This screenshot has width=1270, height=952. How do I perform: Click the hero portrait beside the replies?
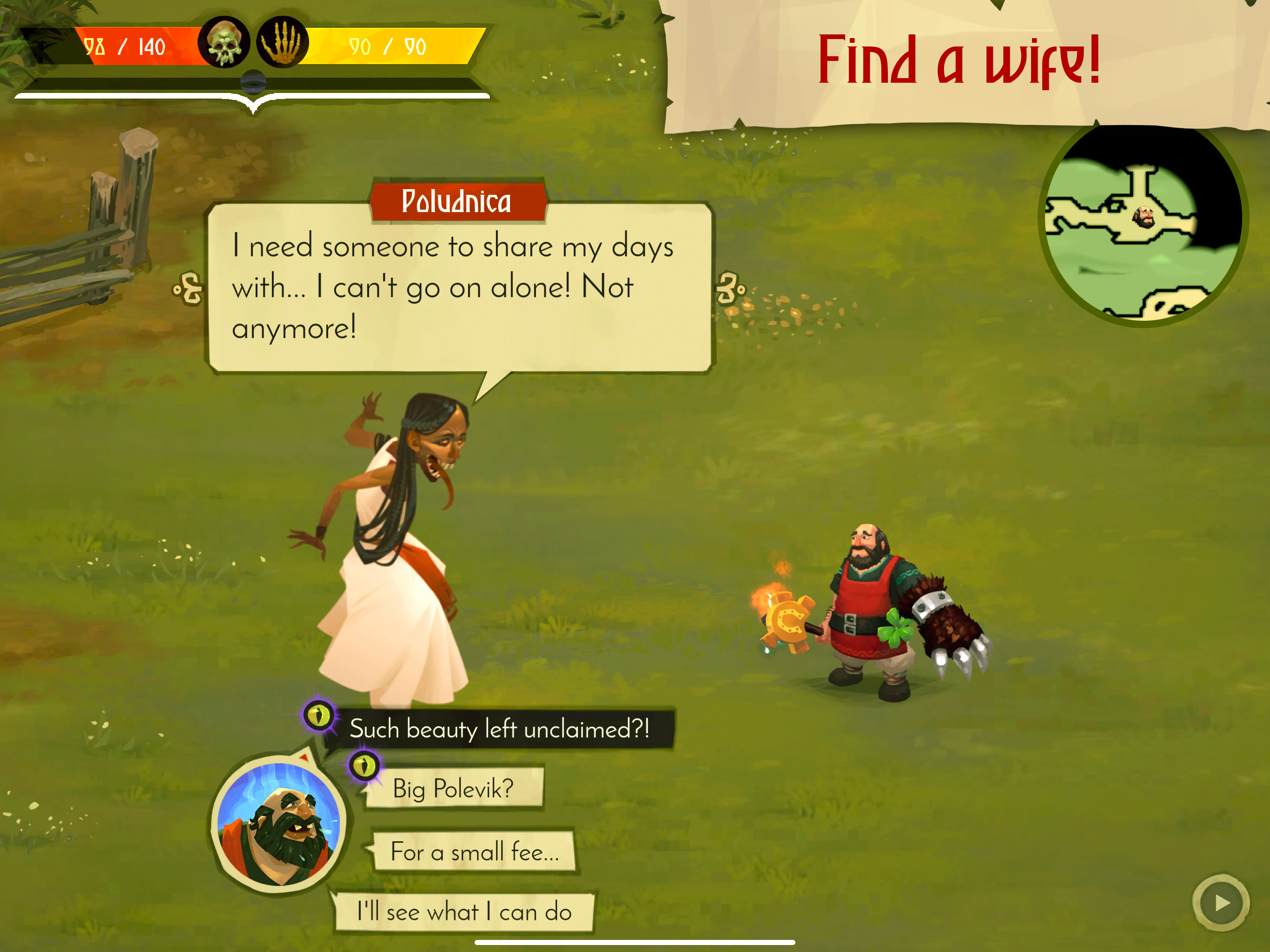pyautogui.click(x=278, y=824)
